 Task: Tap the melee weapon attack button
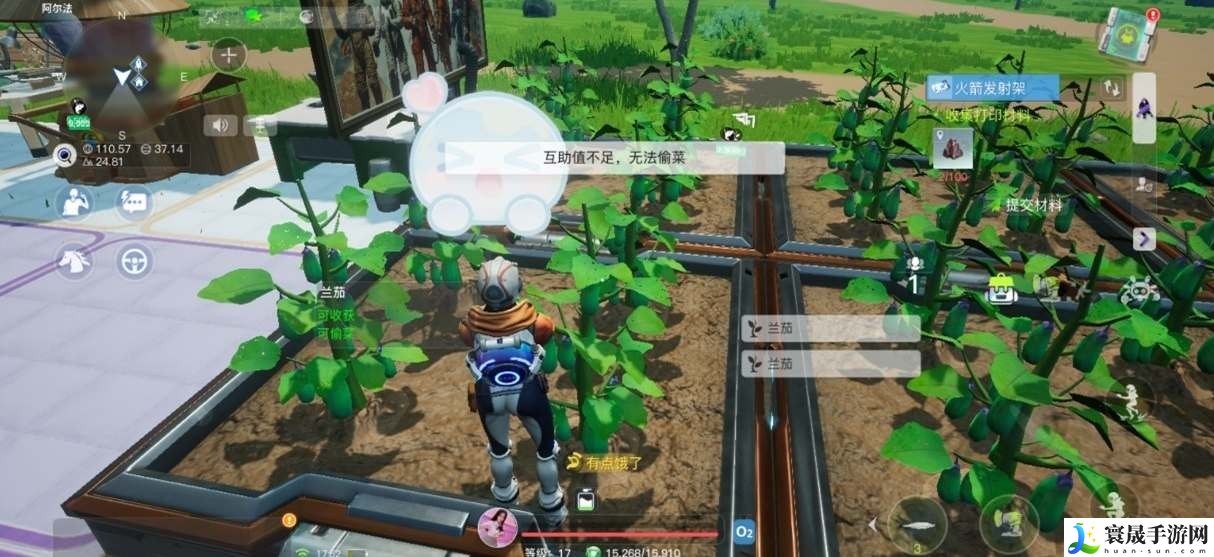click(918, 523)
